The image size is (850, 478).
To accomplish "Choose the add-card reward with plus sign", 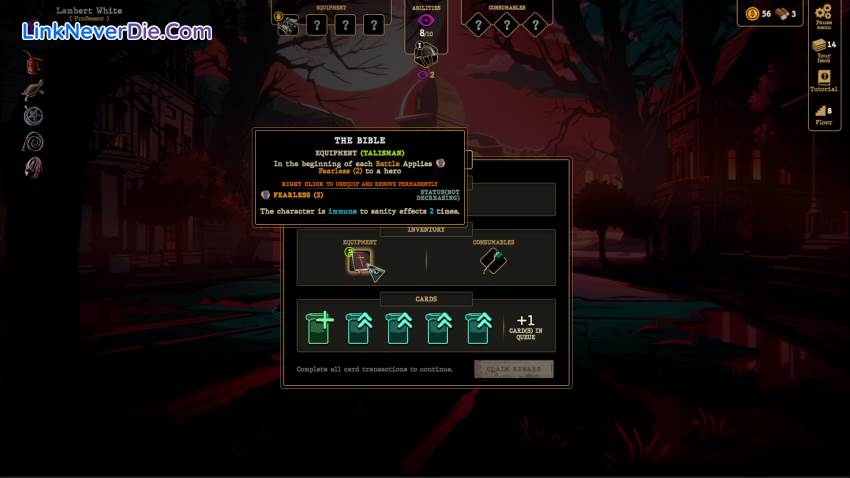I will [319, 327].
